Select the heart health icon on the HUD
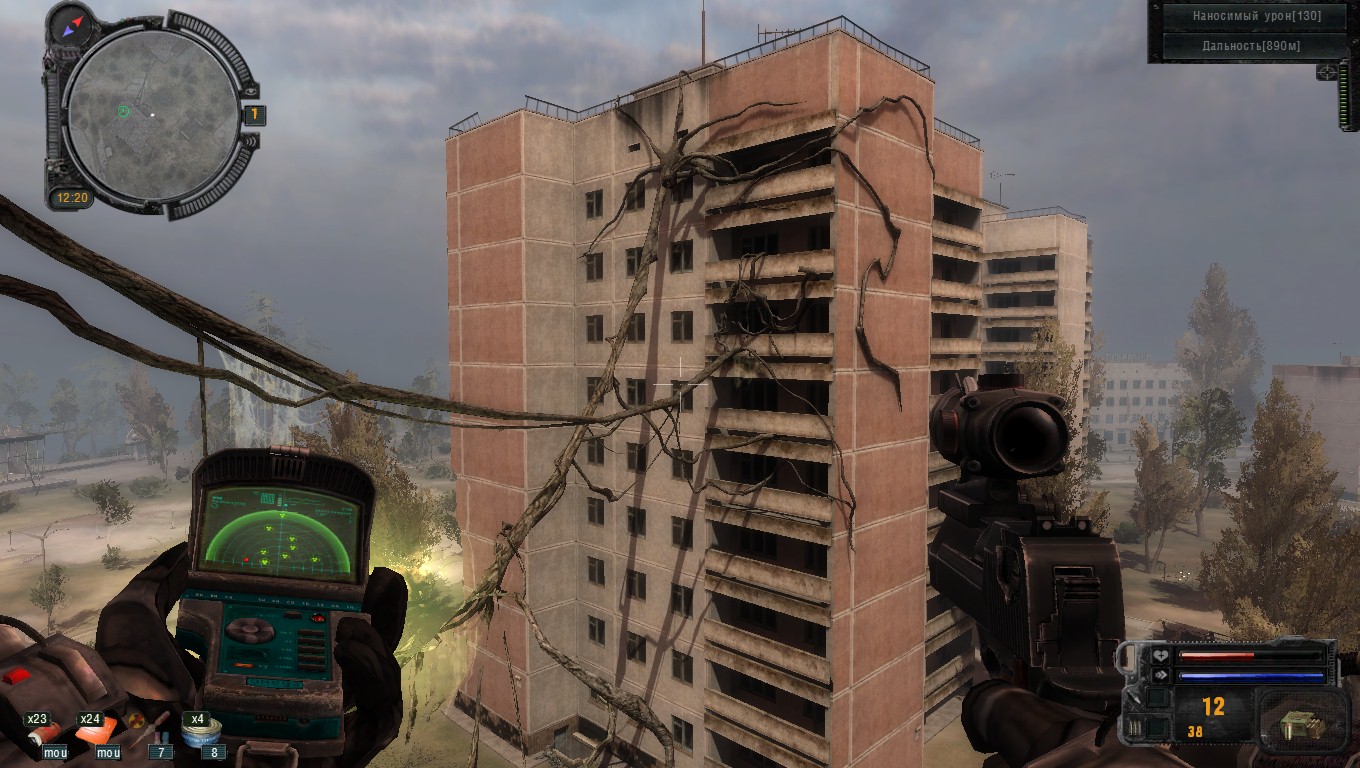1360x768 pixels. point(1160,656)
